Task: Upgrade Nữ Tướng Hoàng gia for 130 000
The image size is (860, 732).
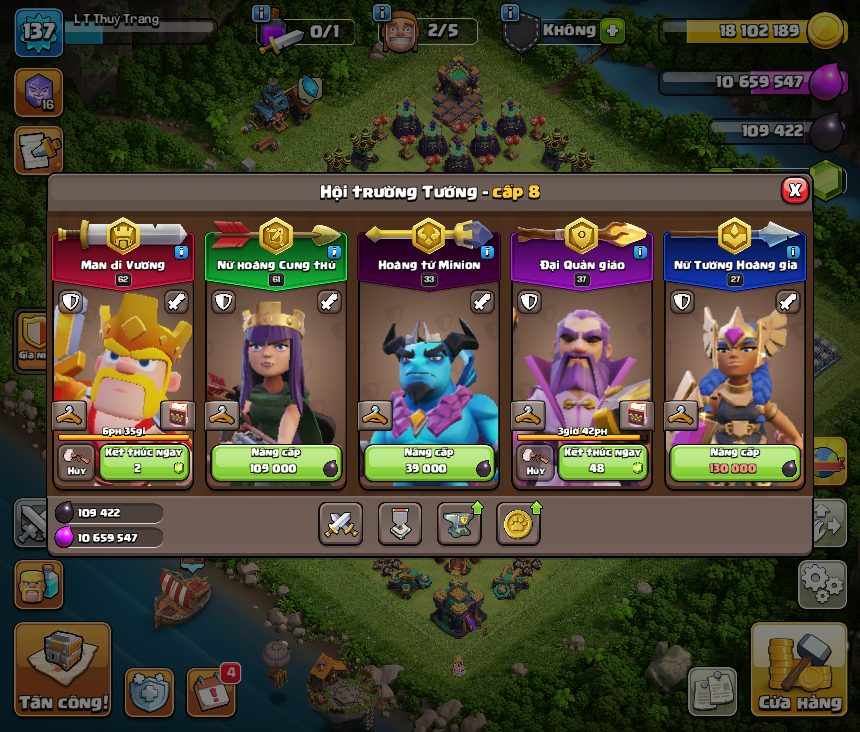Action: point(734,463)
